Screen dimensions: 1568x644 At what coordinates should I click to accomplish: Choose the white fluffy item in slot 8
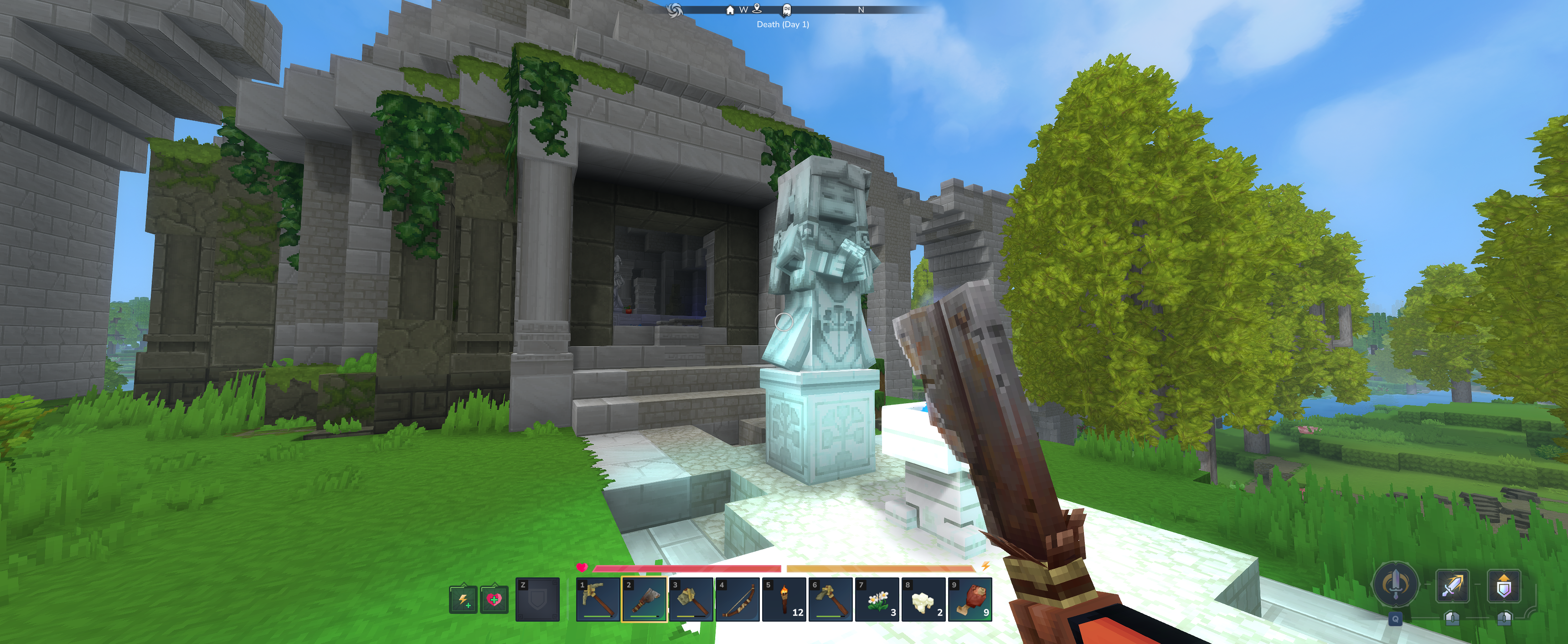click(923, 599)
